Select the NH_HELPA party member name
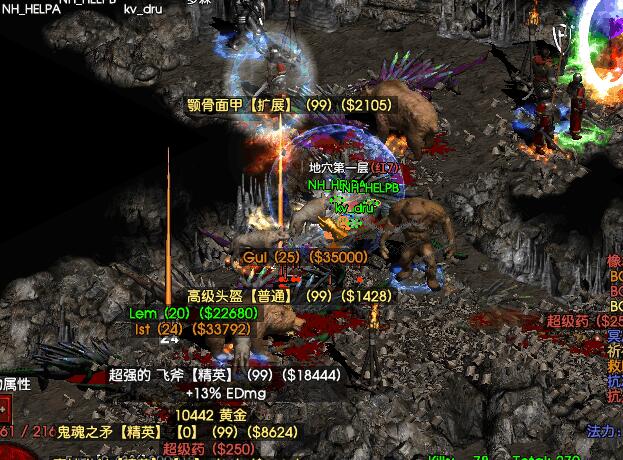 click(x=35, y=9)
